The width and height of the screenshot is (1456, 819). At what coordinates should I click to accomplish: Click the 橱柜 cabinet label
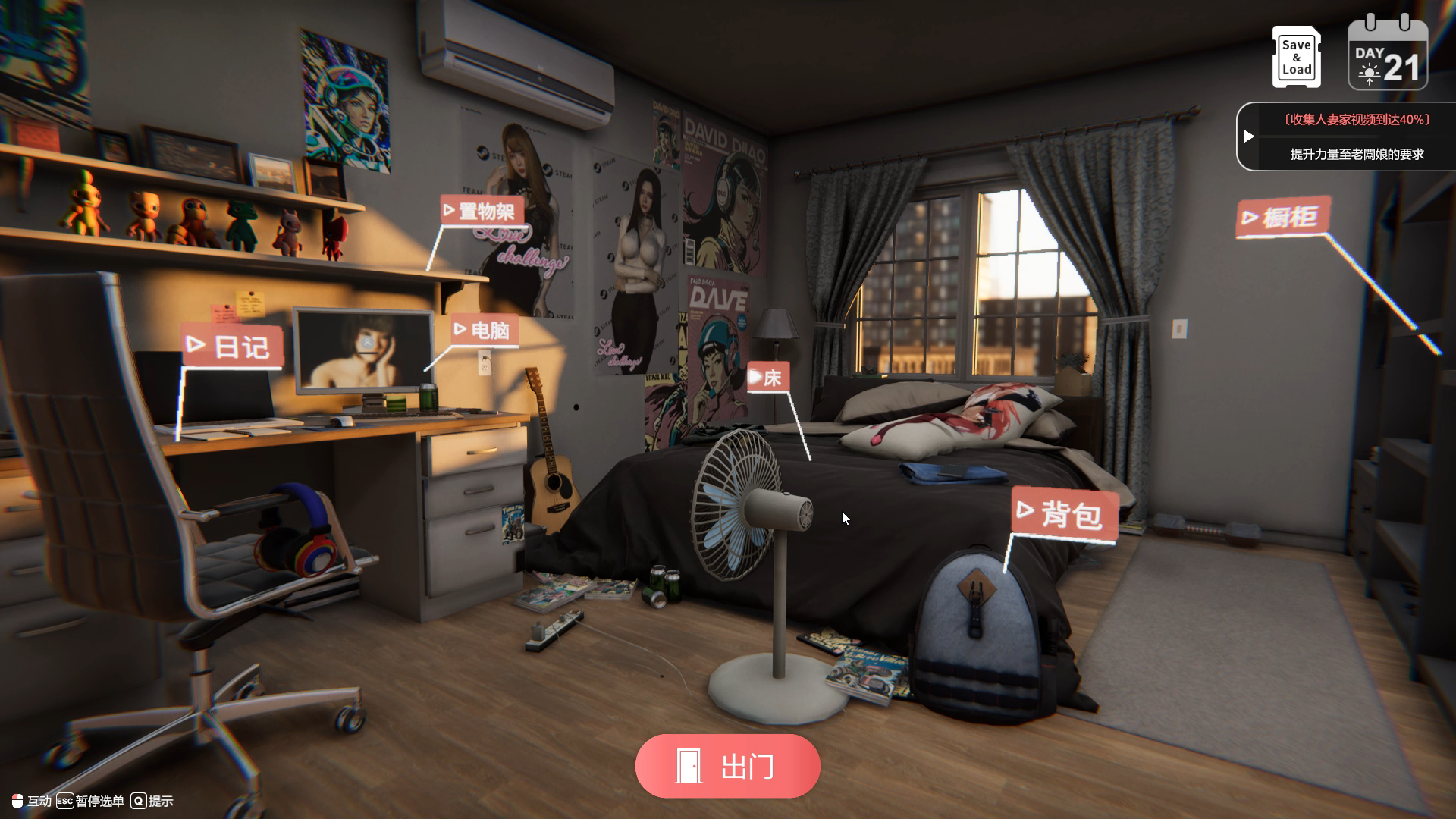pyautogui.click(x=1282, y=218)
